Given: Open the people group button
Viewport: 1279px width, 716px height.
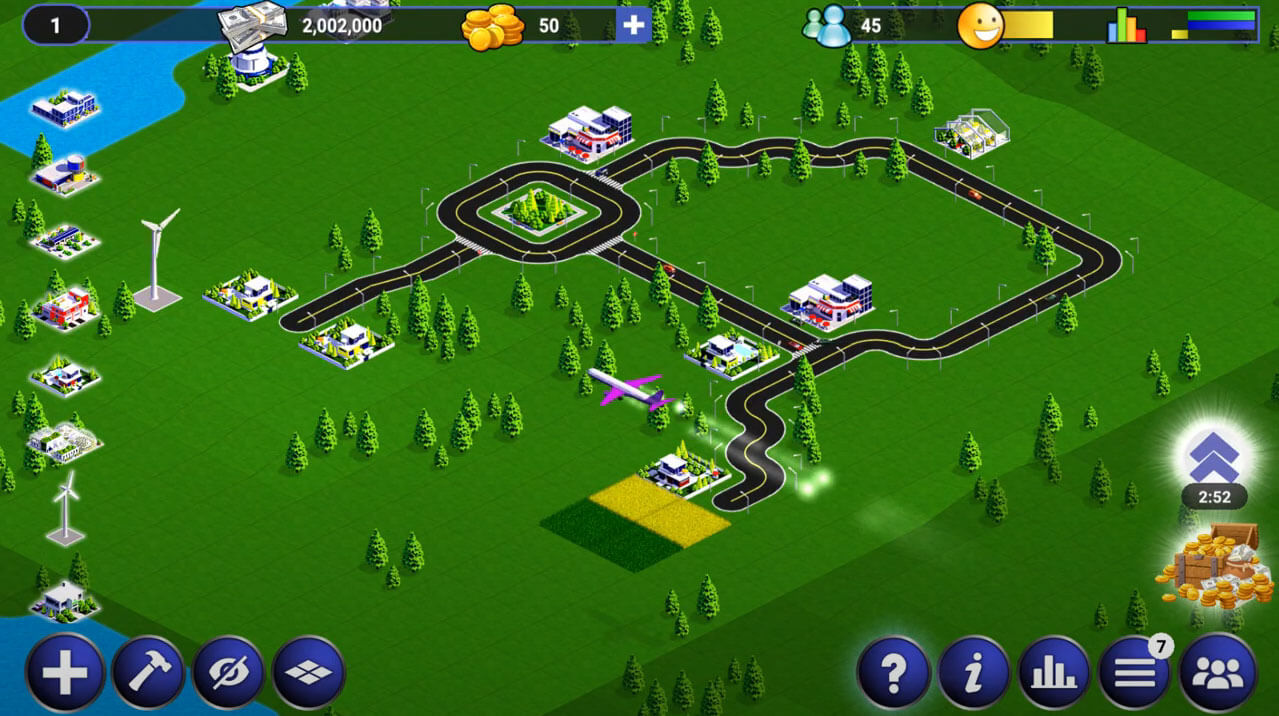Looking at the screenshot, I should coord(1217,673).
